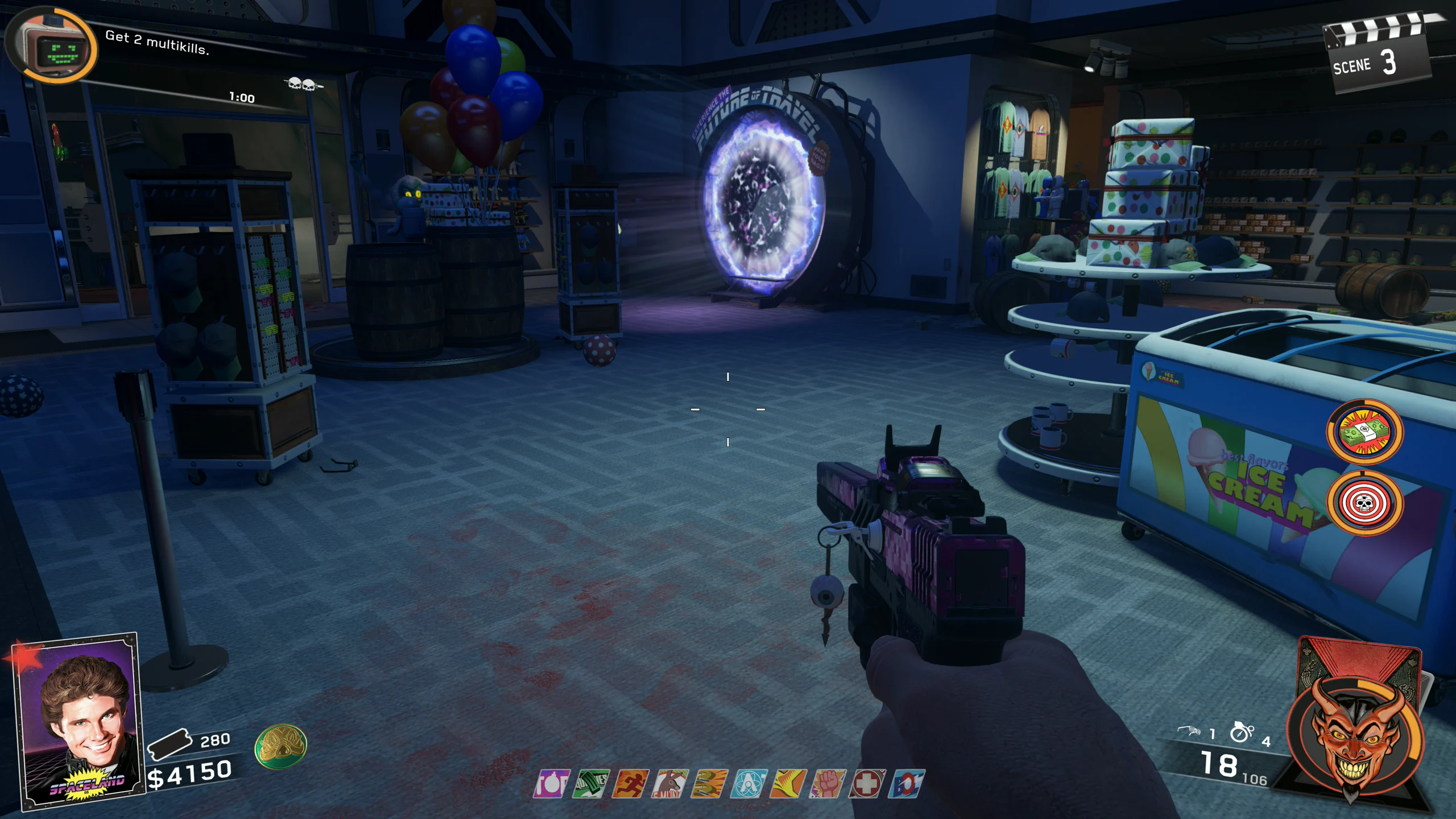Select the Tuff 'Nuff white cross perk
The height and width of the screenshot is (819, 1456).
click(867, 784)
